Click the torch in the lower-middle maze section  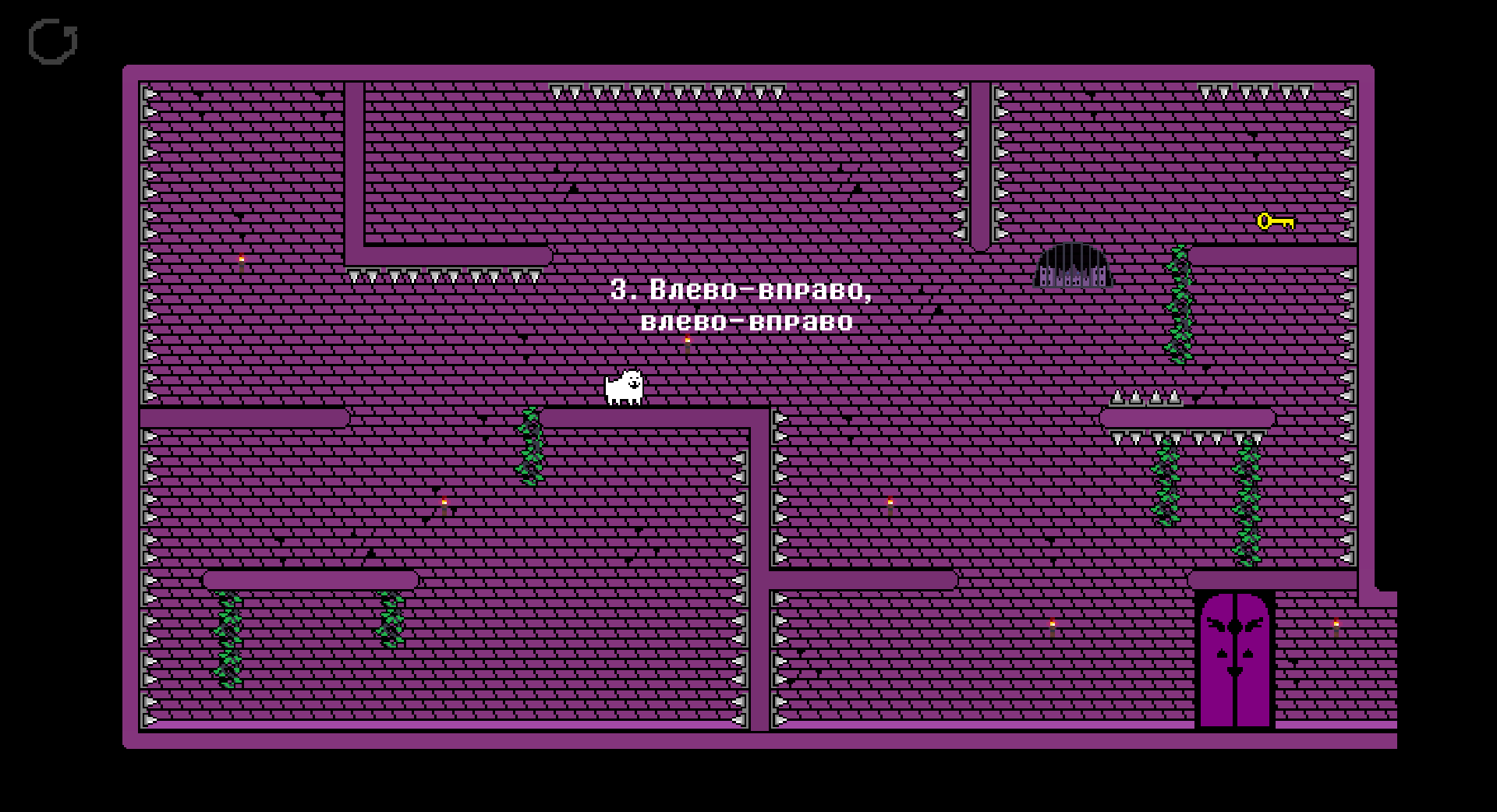tap(889, 503)
